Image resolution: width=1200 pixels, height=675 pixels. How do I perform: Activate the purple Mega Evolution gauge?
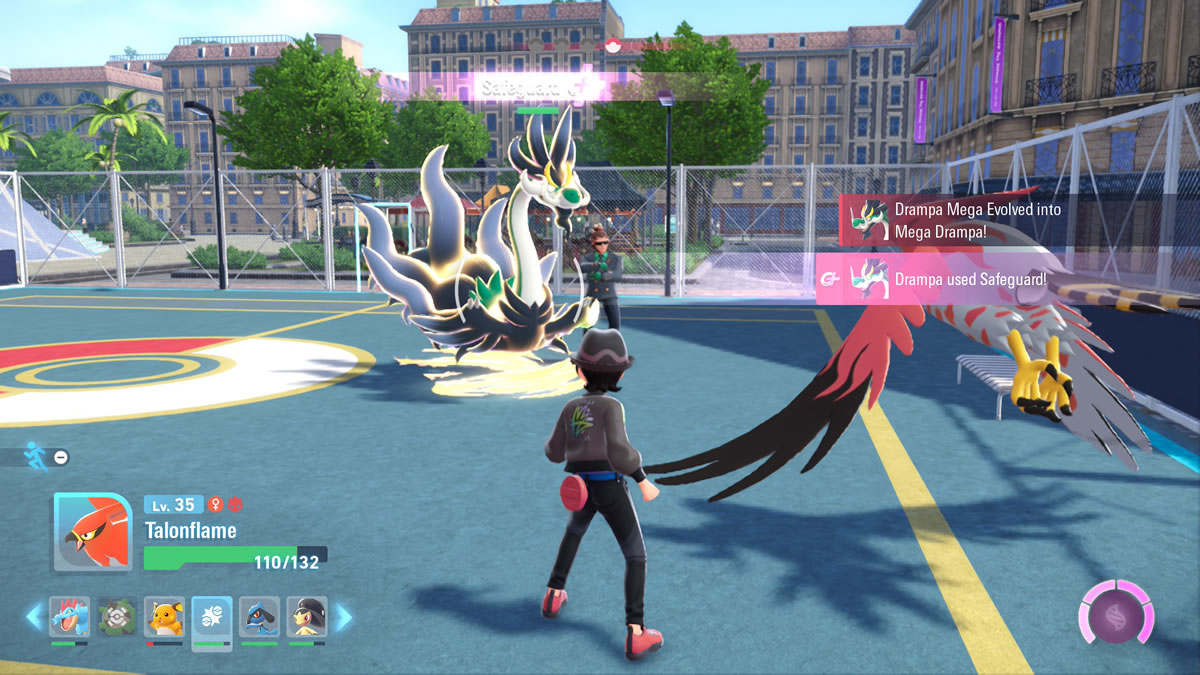pyautogui.click(x=1115, y=611)
